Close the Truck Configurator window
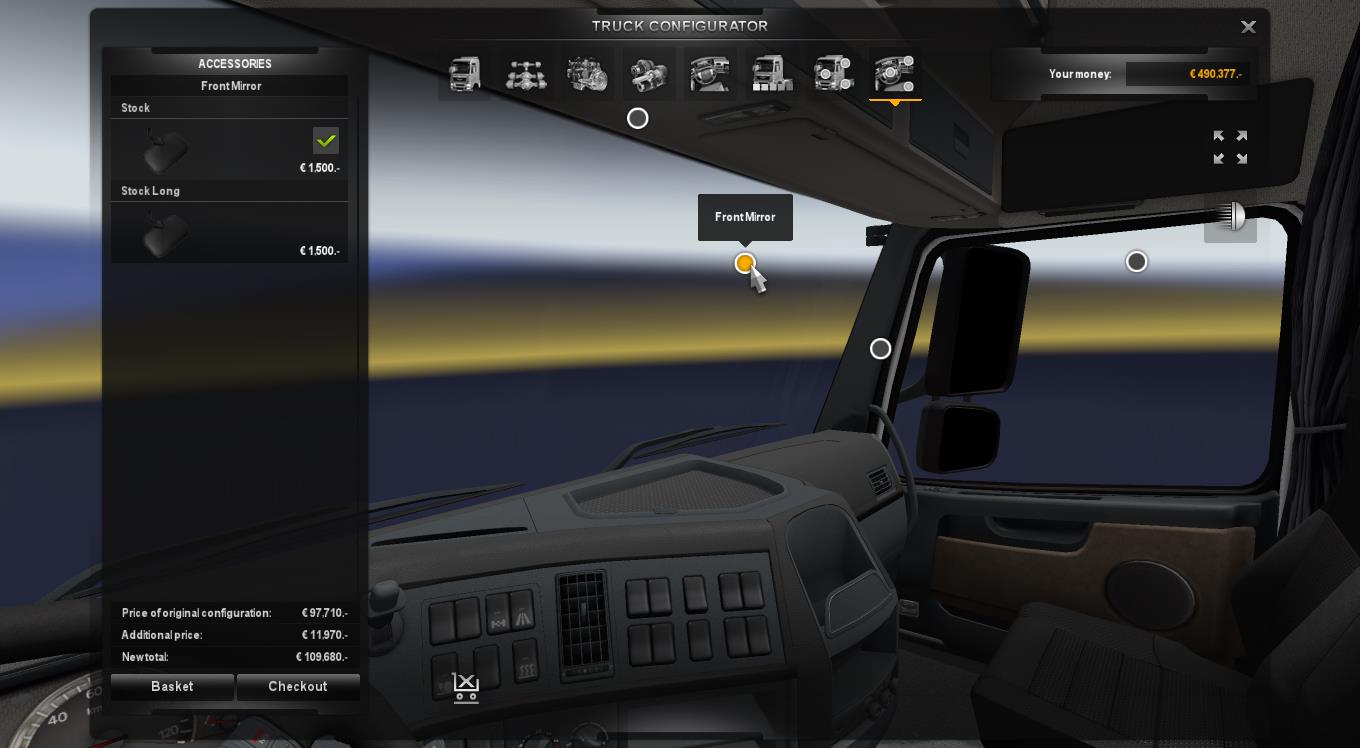The height and width of the screenshot is (748, 1360). click(x=1248, y=27)
